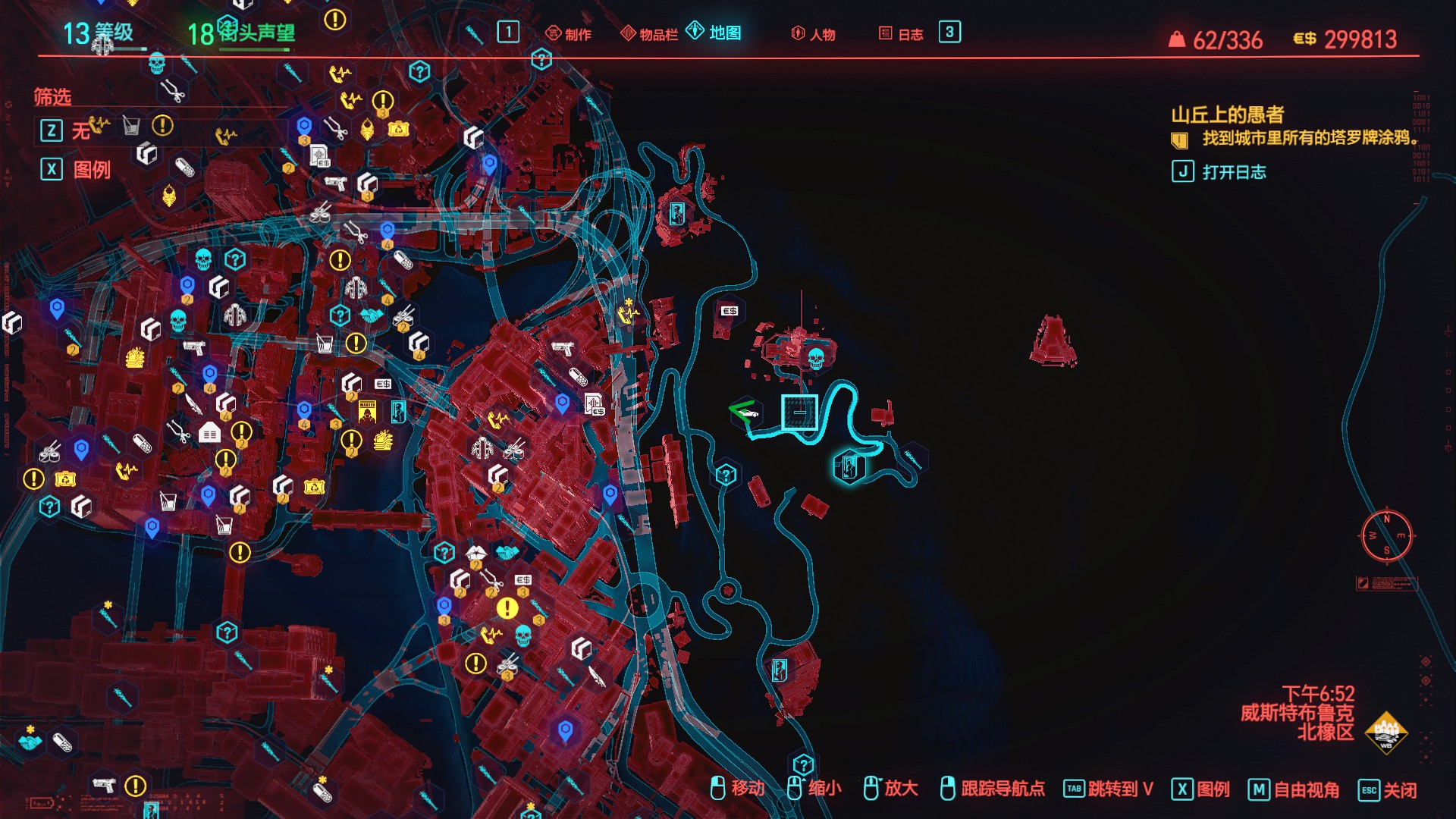Screen dimensions: 1456x819
Task: Click the red compass rose
Action: click(1386, 535)
